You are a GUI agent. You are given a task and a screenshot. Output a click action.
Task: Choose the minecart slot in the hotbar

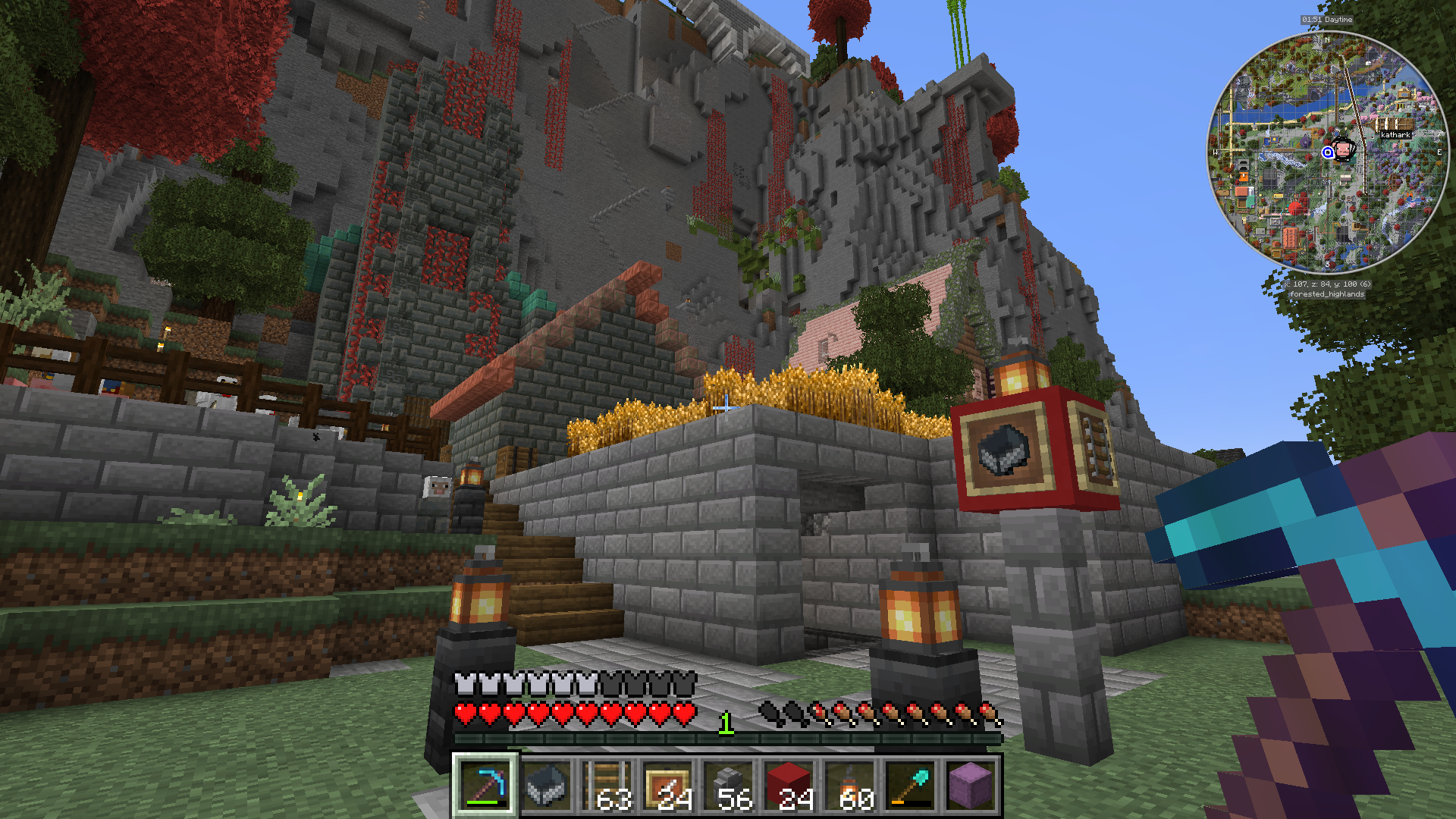pyautogui.click(x=546, y=786)
